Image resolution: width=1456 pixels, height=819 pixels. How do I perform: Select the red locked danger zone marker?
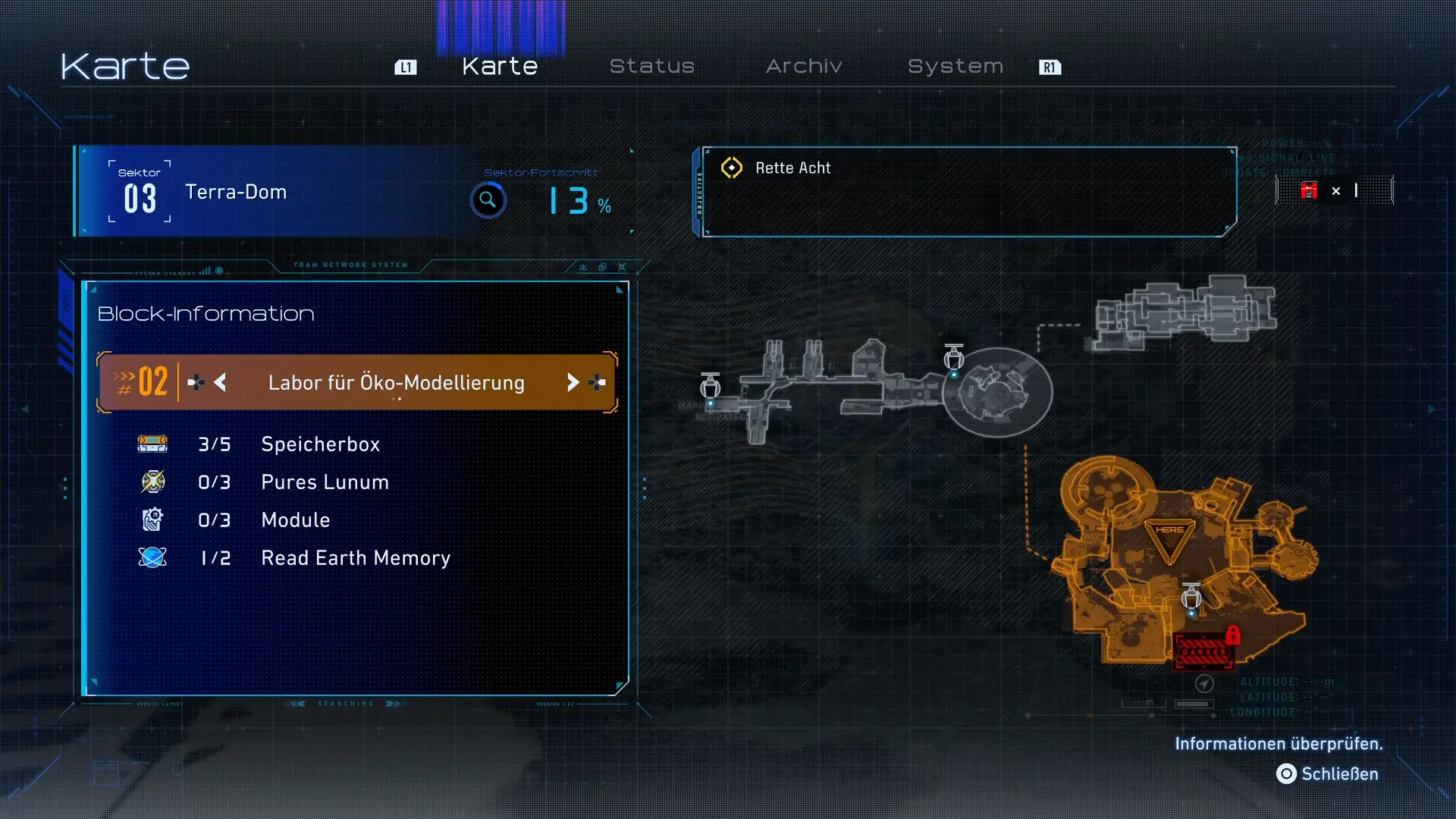(1204, 651)
